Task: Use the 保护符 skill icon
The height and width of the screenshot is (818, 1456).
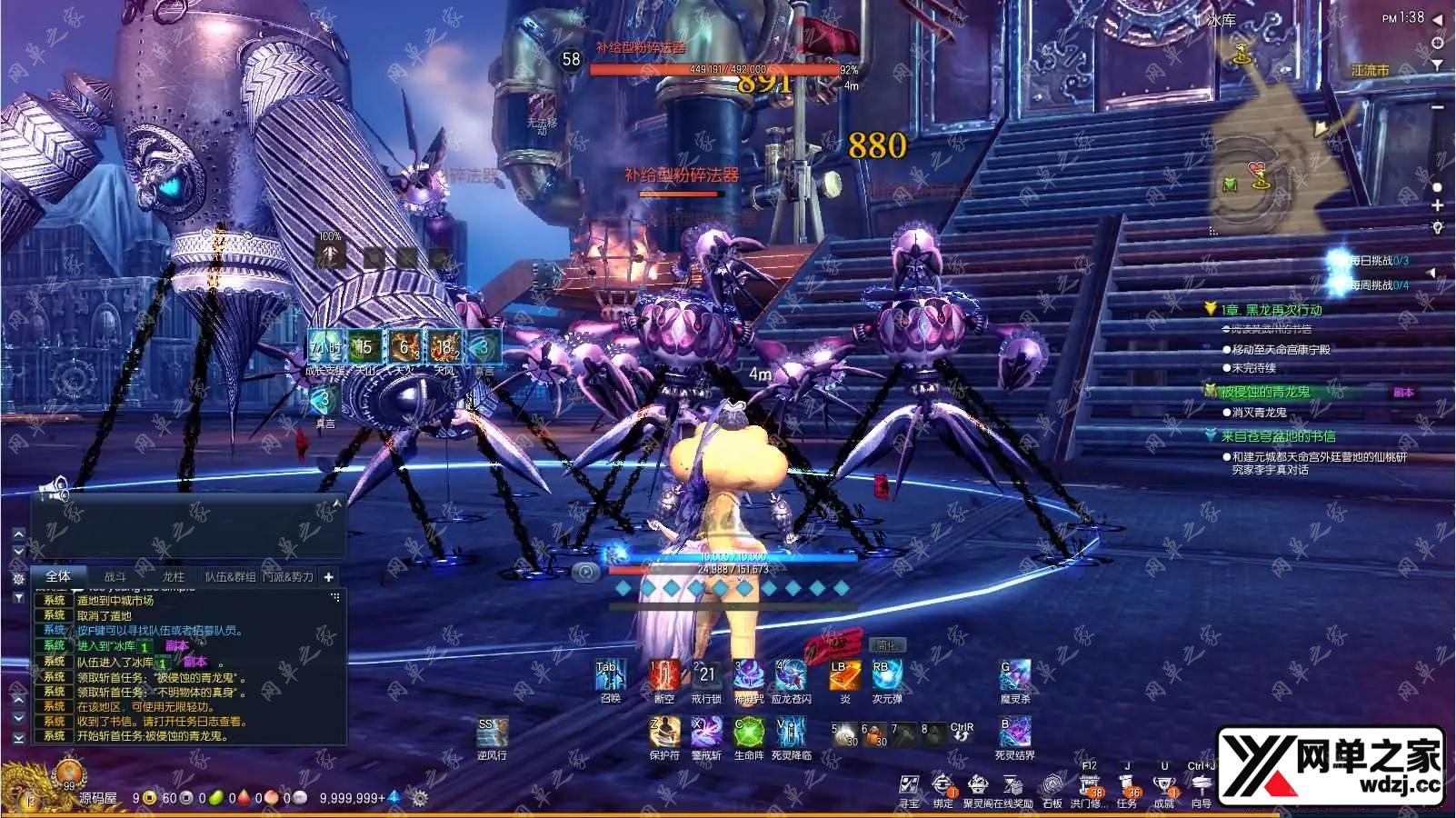Action: 664,733
